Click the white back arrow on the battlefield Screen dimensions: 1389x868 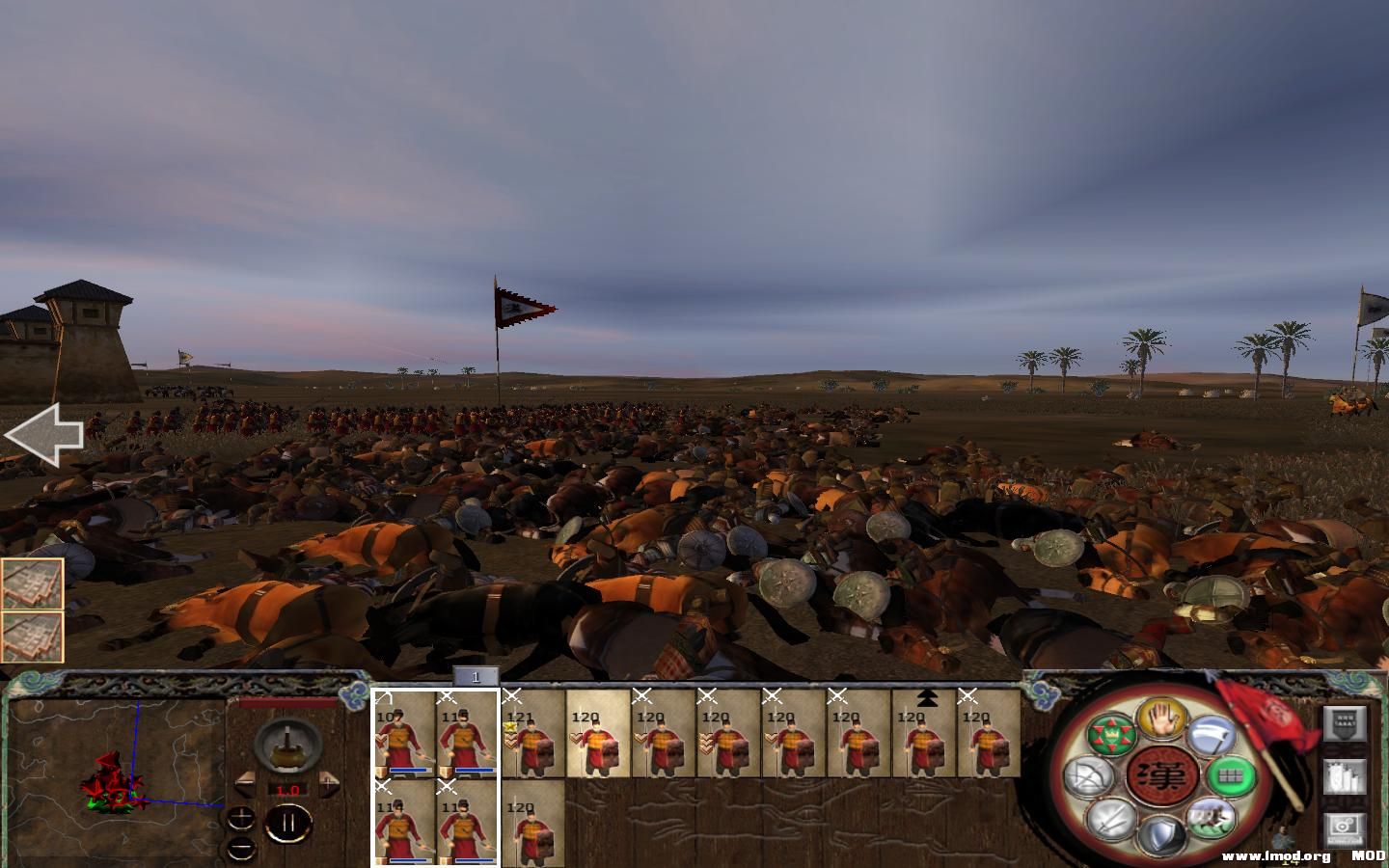(45, 432)
